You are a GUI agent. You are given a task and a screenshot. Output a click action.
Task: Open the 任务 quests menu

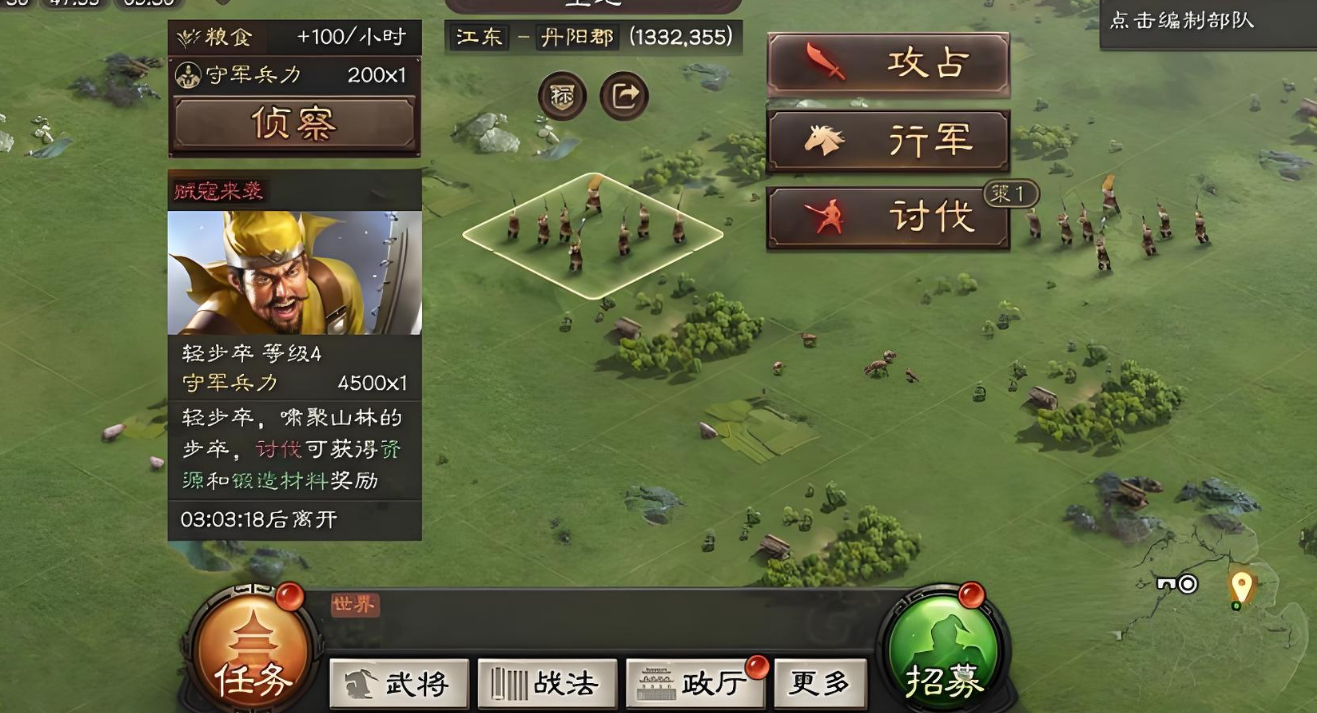tap(252, 652)
